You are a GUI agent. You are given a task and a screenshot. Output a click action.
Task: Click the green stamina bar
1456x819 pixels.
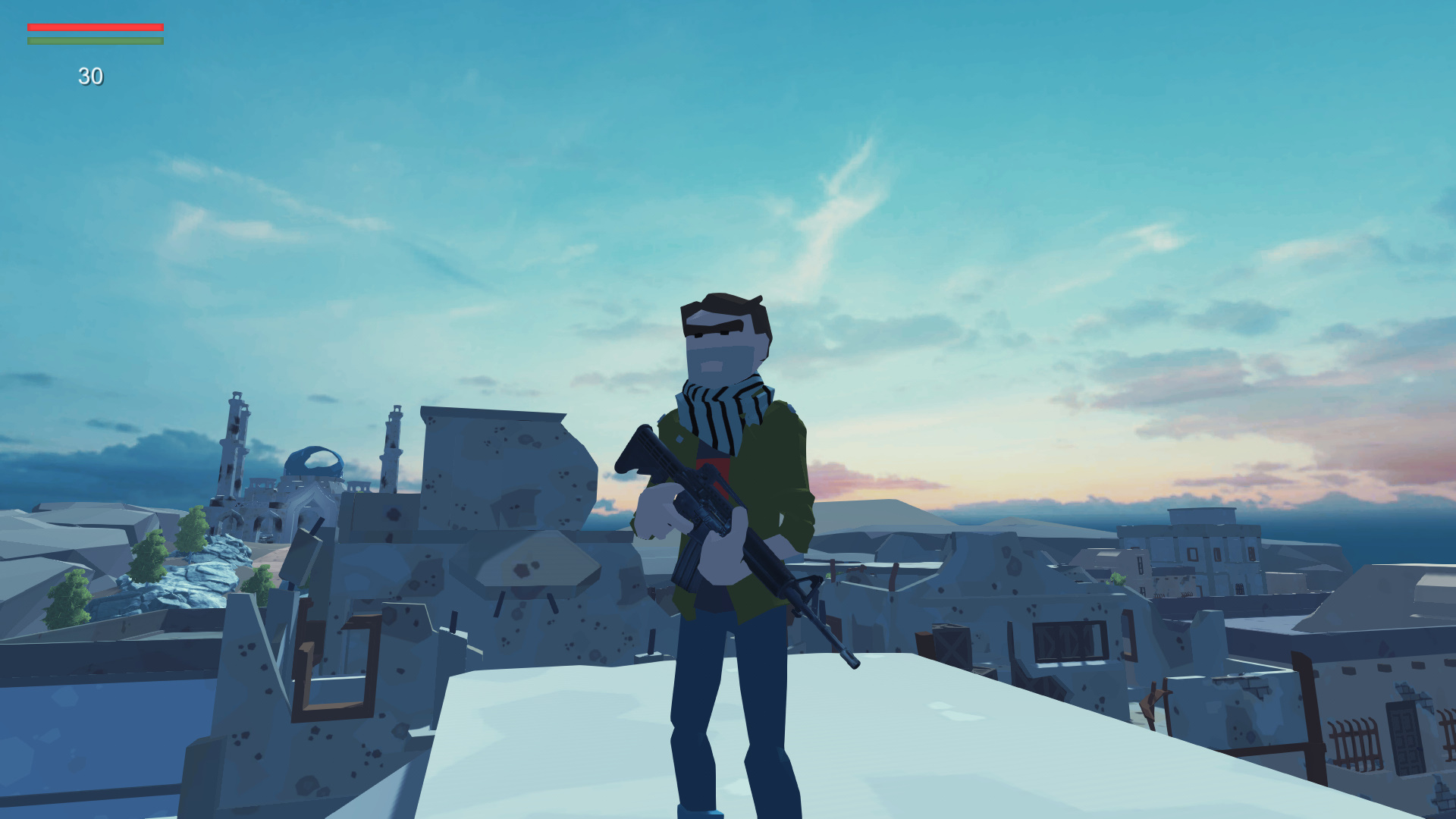[x=95, y=40]
